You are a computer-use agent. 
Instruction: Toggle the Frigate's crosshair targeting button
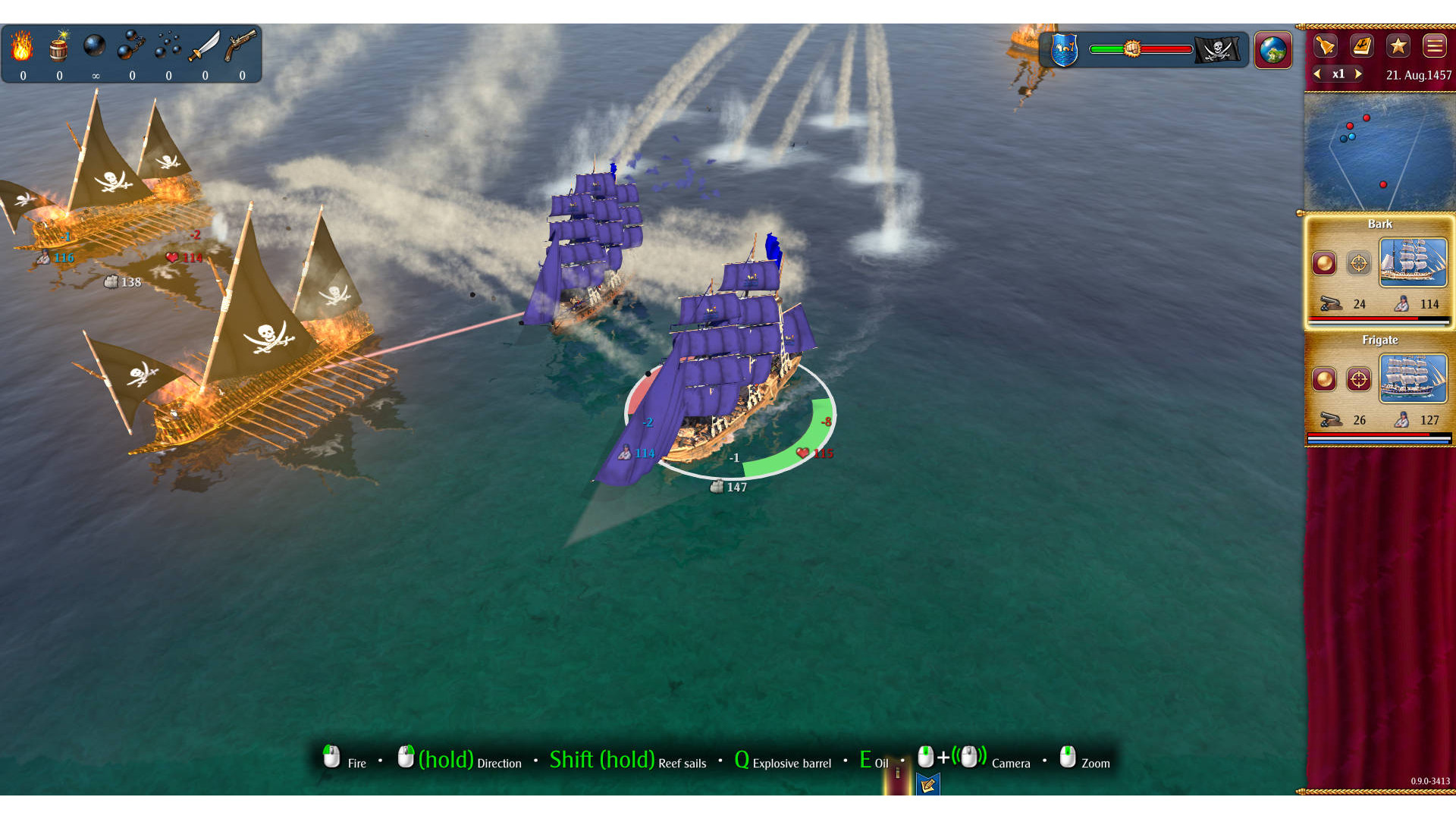click(1358, 379)
